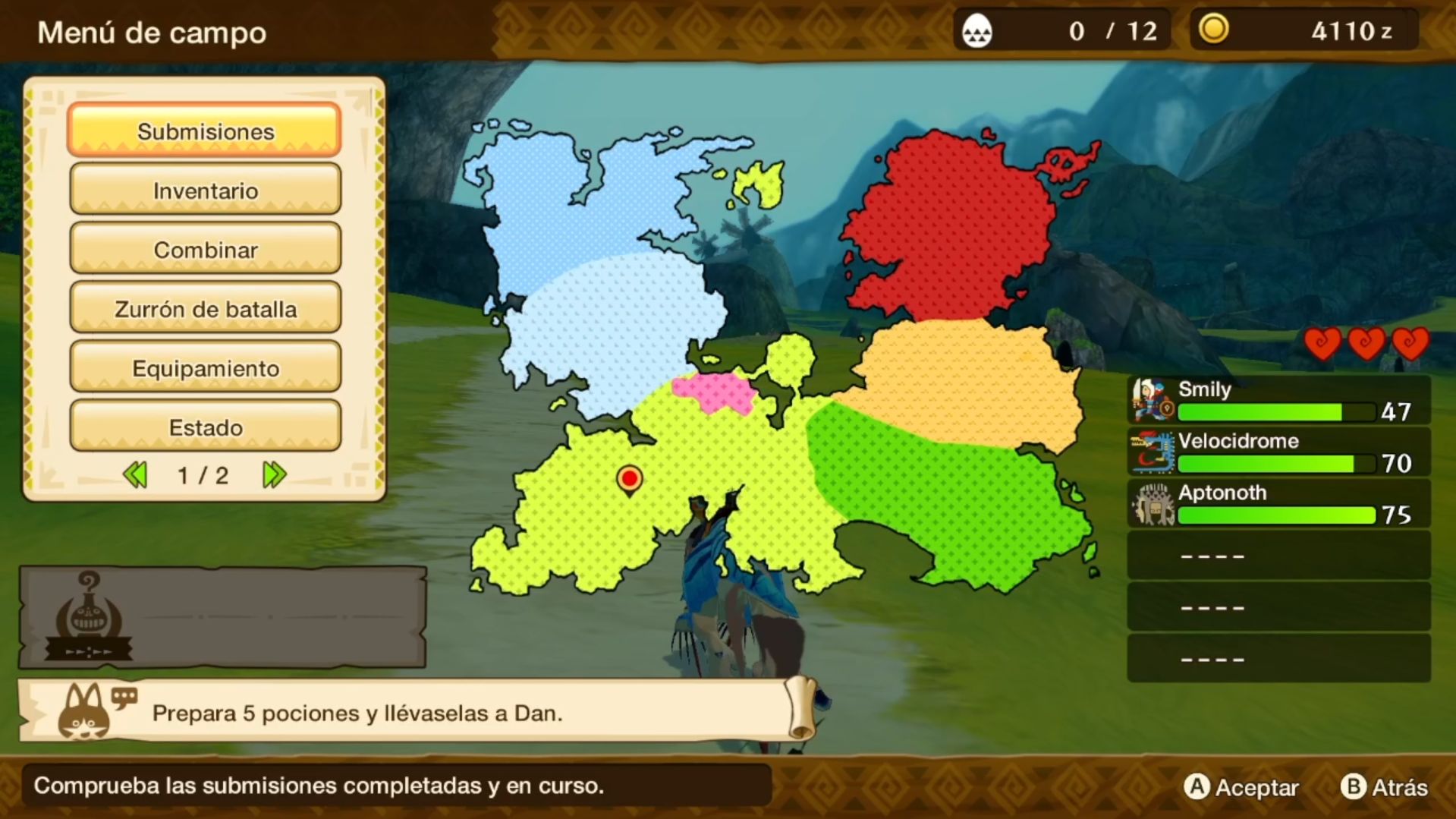Pick Aptonoth from the party list
Image resolution: width=1456 pixels, height=819 pixels.
coord(1278,503)
